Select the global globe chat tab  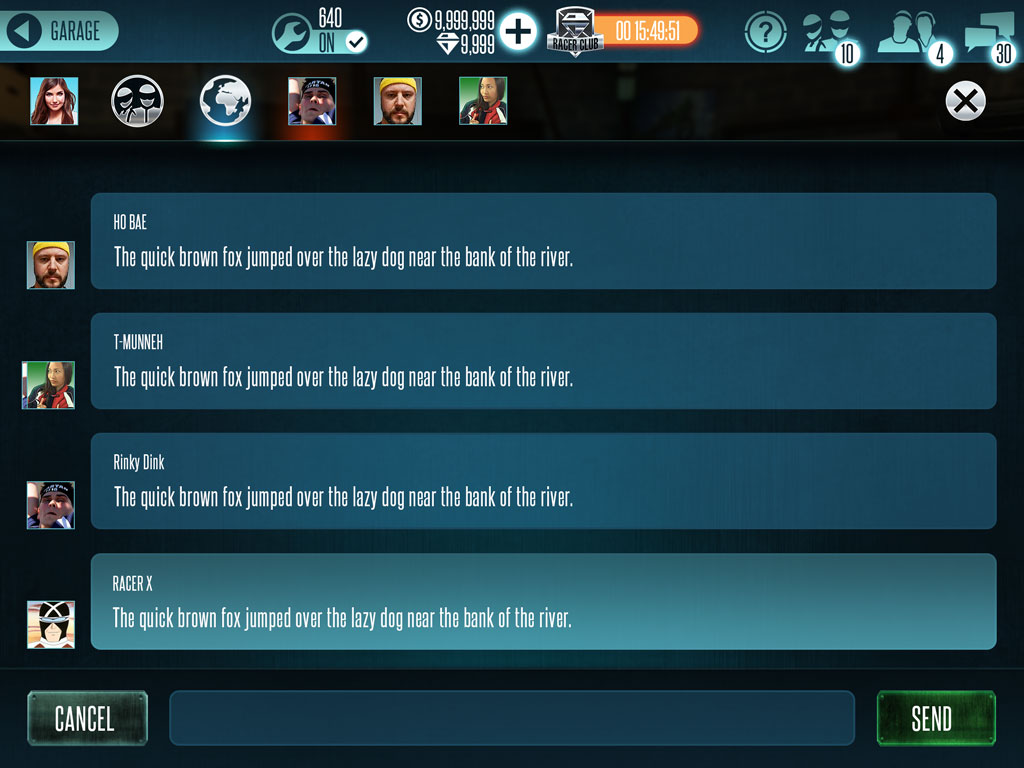225,101
